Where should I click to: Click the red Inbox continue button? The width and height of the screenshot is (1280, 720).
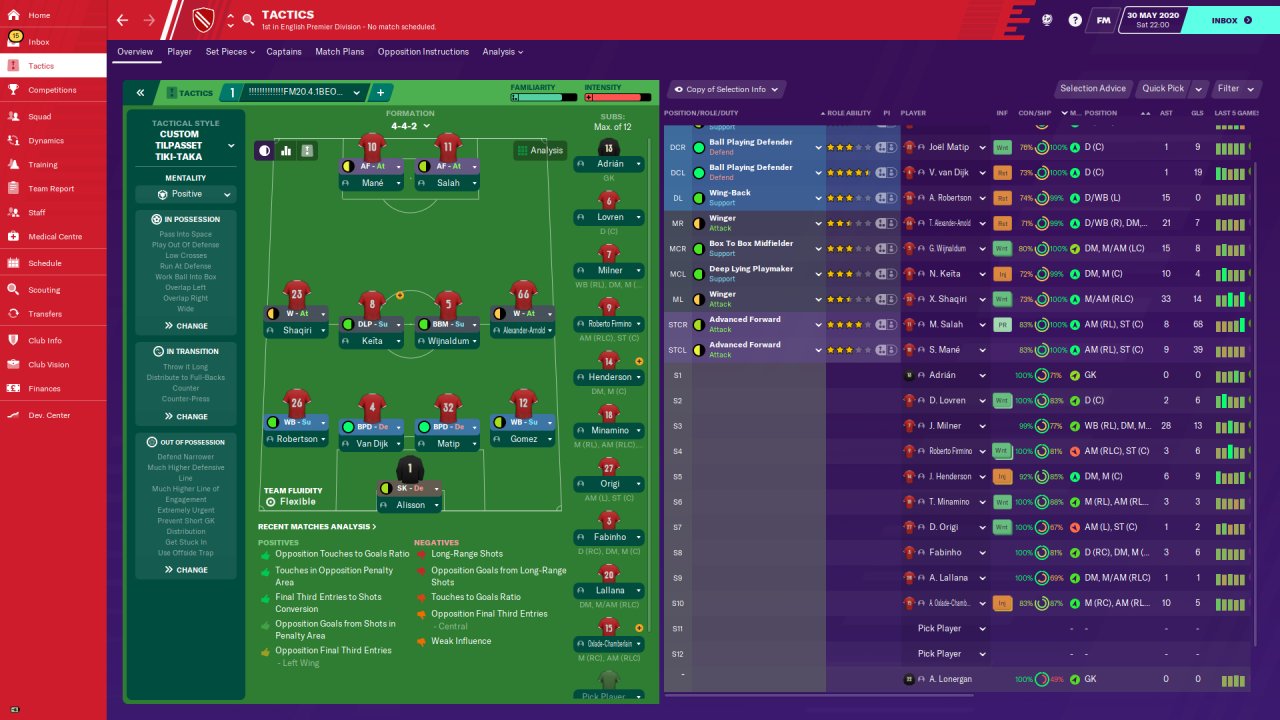pyautogui.click(x=1231, y=20)
